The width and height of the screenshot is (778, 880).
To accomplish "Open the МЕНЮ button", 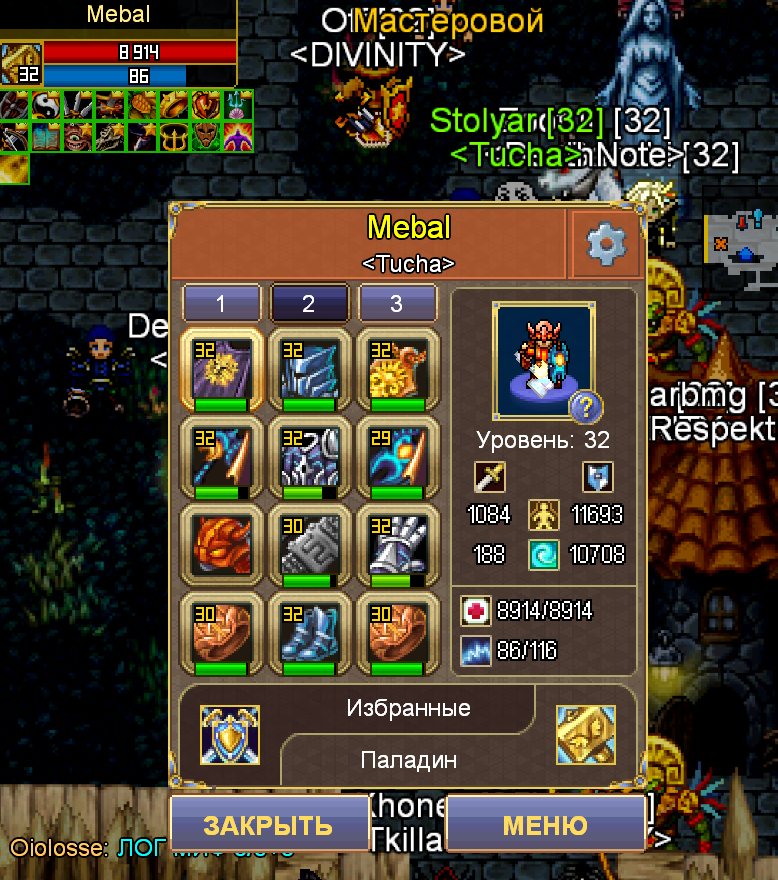I will [x=545, y=825].
